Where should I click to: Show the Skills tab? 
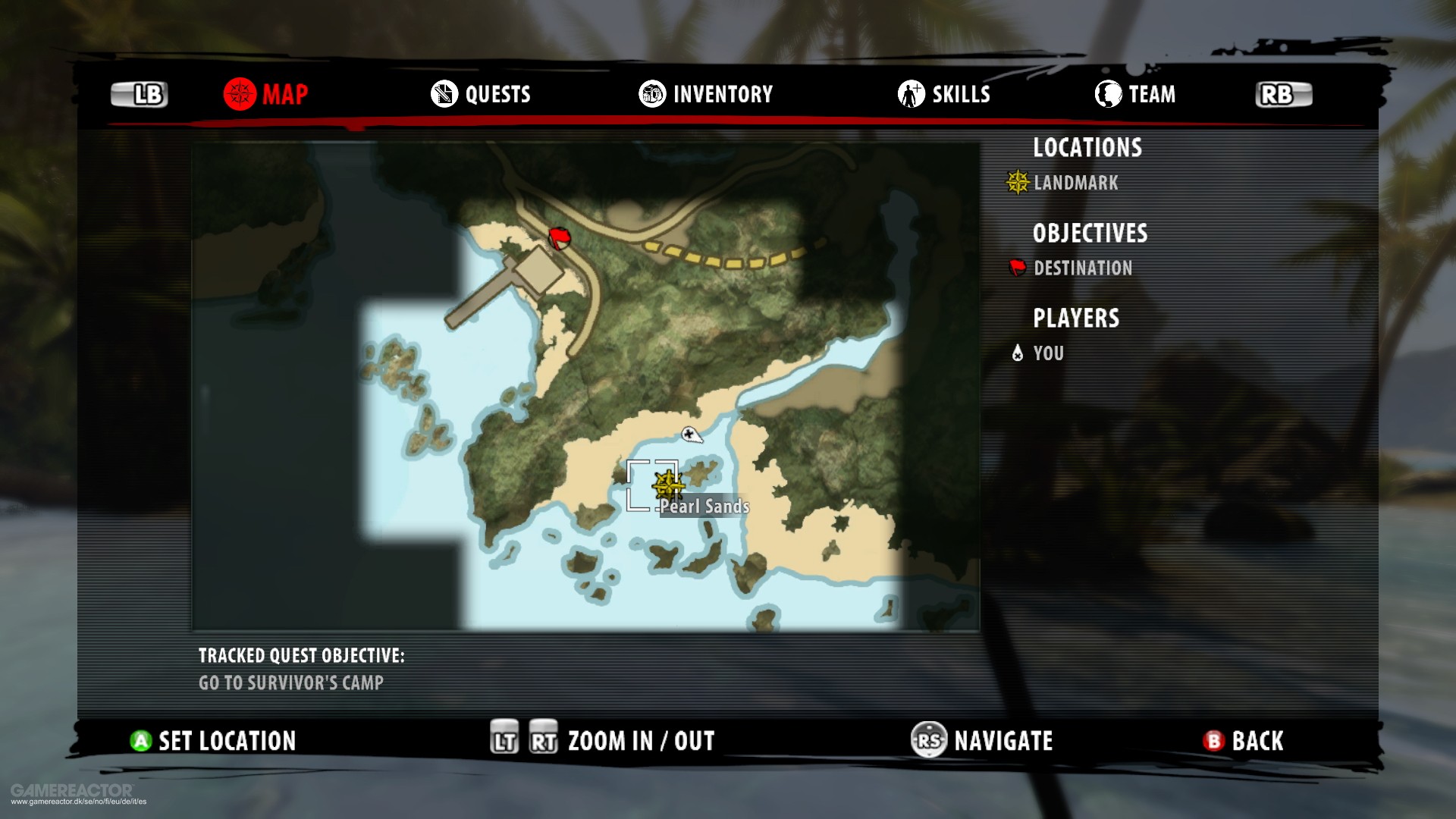point(944,94)
